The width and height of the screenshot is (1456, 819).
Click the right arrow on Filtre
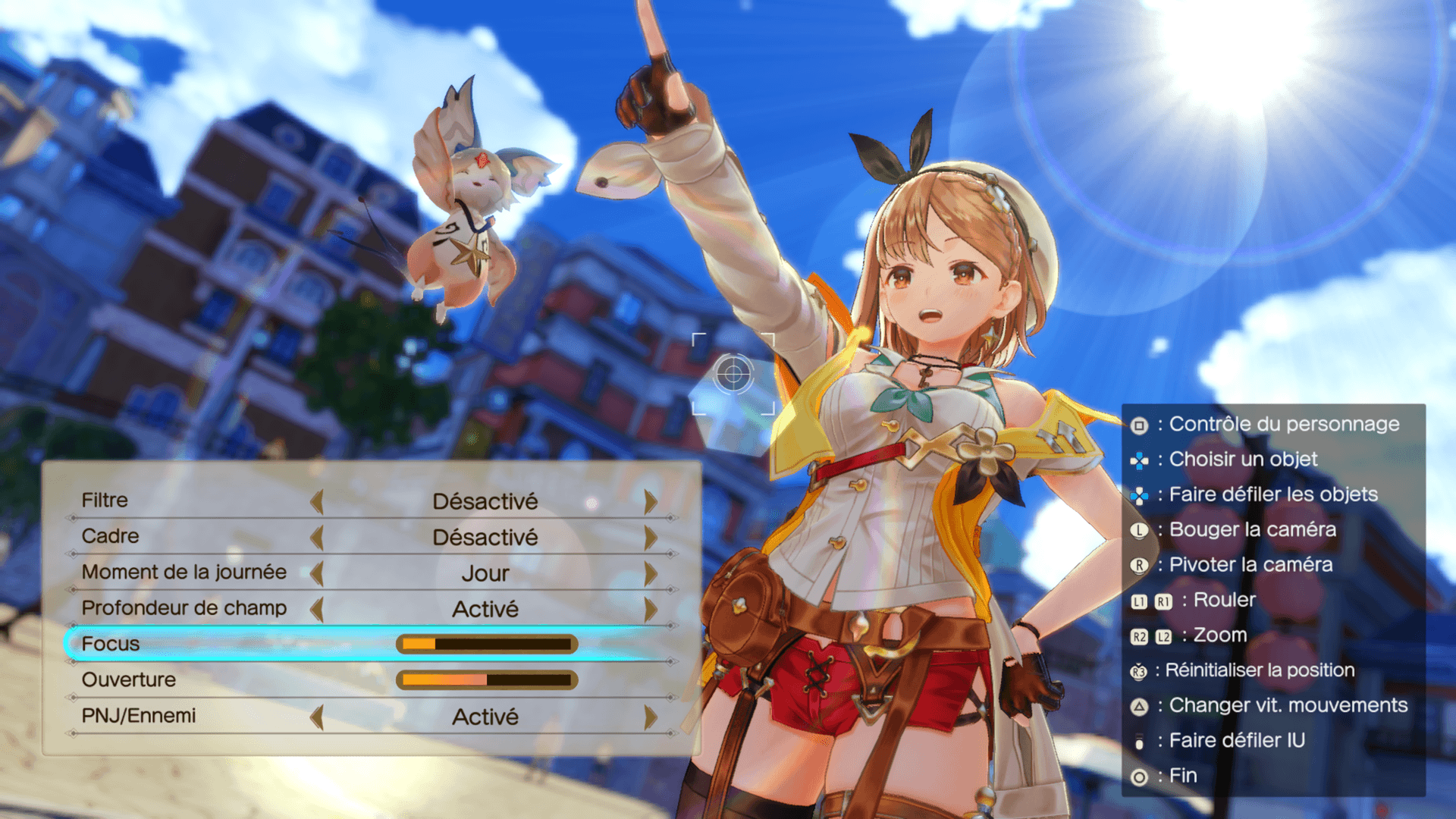tap(650, 501)
